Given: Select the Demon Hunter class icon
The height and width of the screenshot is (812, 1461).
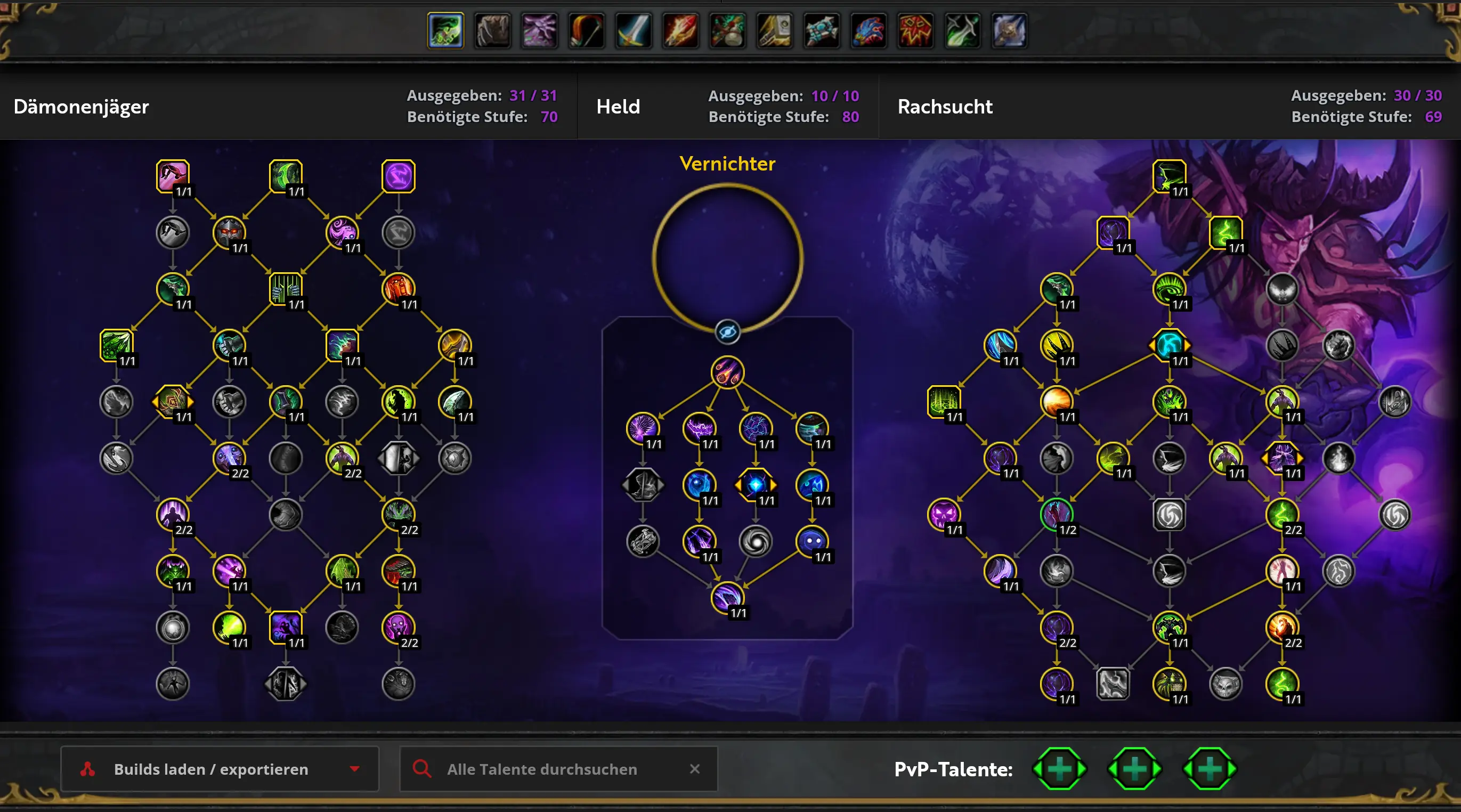Looking at the screenshot, I should 445,30.
